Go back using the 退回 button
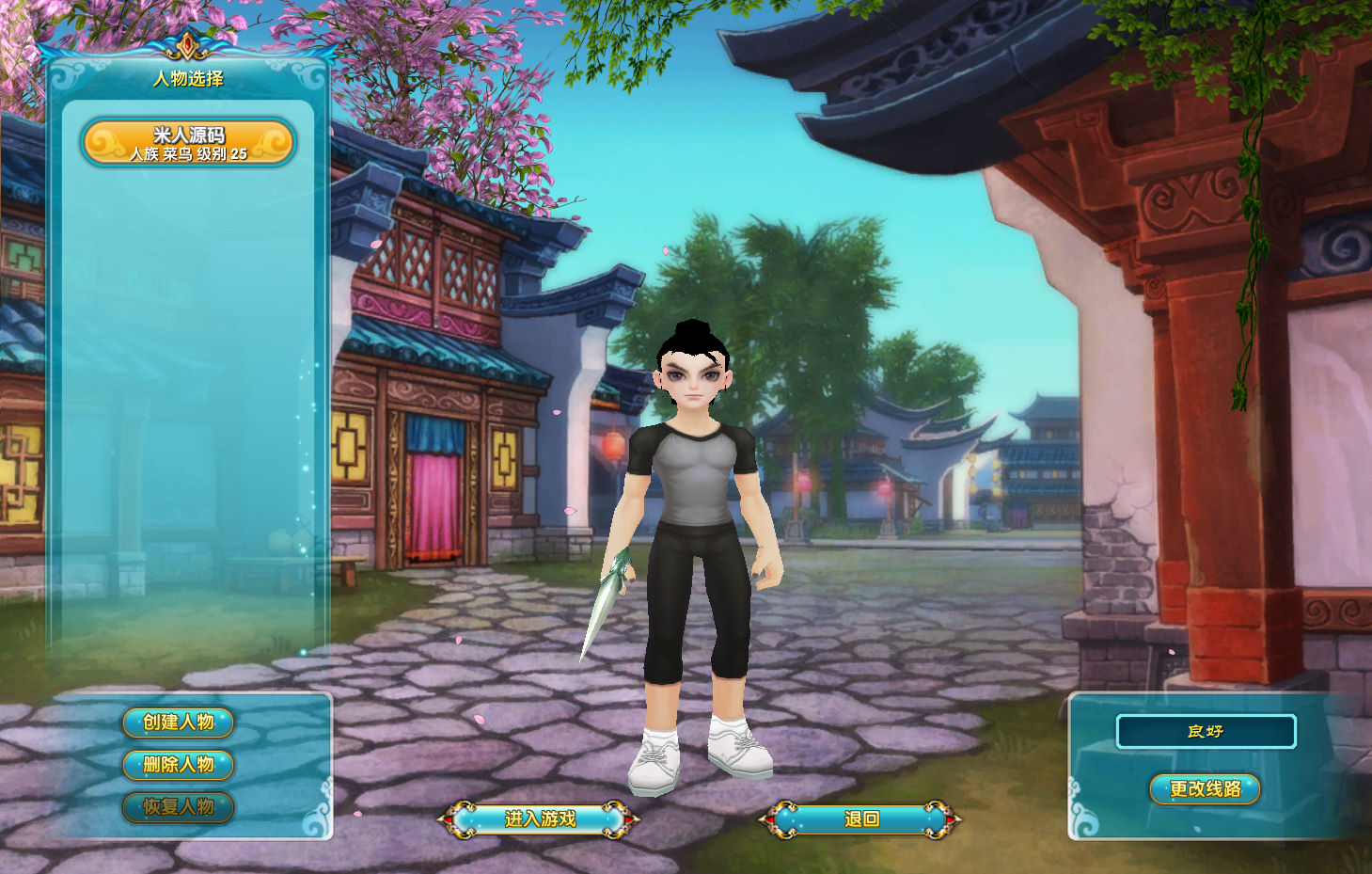 click(860, 819)
